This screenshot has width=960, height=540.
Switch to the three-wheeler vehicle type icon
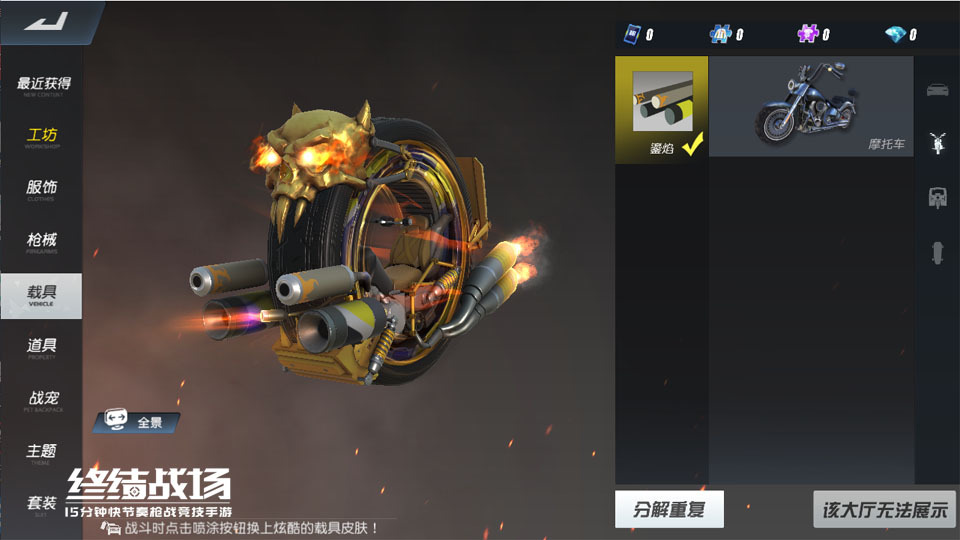coord(937,197)
